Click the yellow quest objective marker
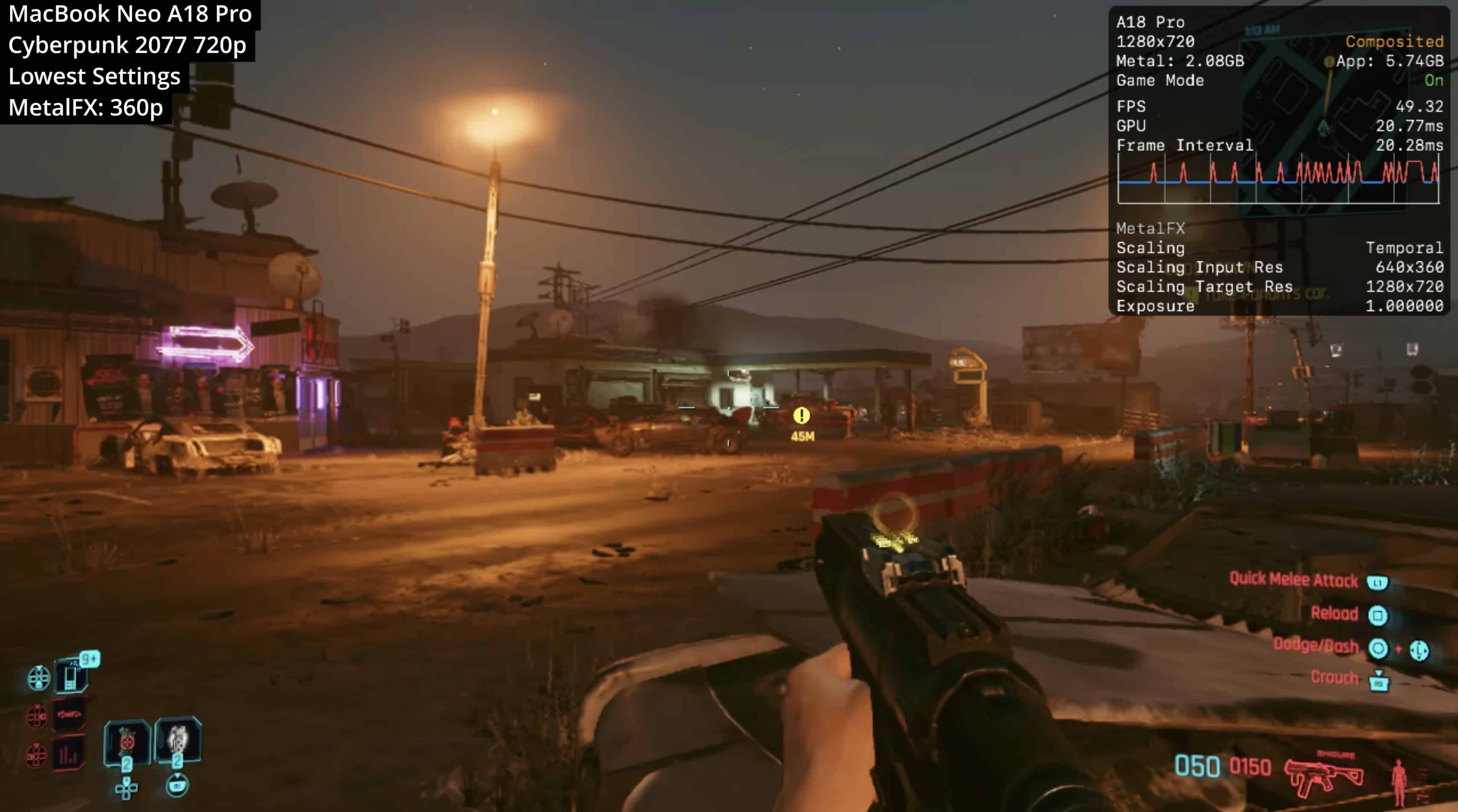The width and height of the screenshot is (1458, 812). (802, 416)
